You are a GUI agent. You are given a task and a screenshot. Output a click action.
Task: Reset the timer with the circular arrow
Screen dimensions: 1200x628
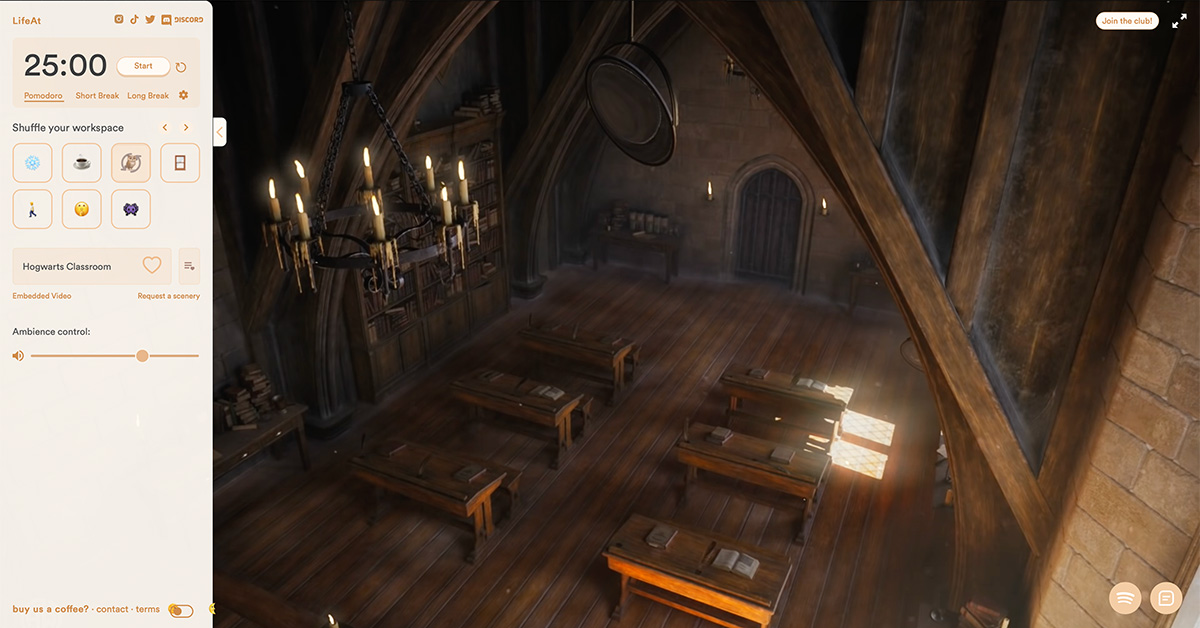click(x=181, y=67)
